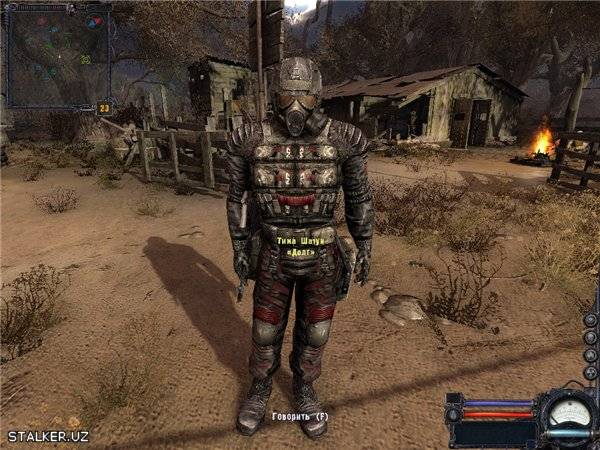Image resolution: width=600 pixels, height=450 pixels.
Task: Click the red-blue compass on the minimap
Action: click(94, 21)
